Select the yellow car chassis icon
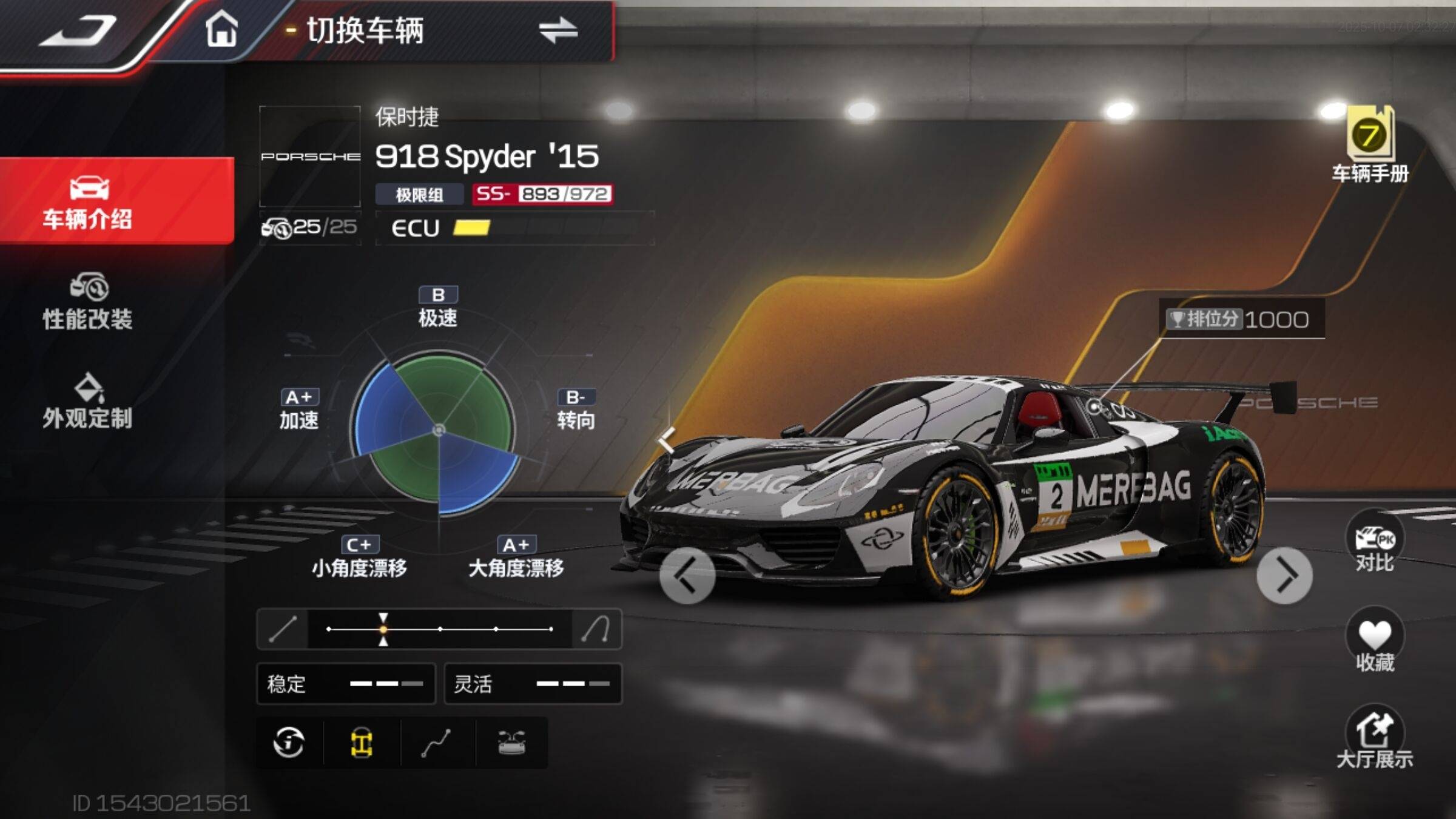The height and width of the screenshot is (819, 1456). pyautogui.click(x=362, y=743)
